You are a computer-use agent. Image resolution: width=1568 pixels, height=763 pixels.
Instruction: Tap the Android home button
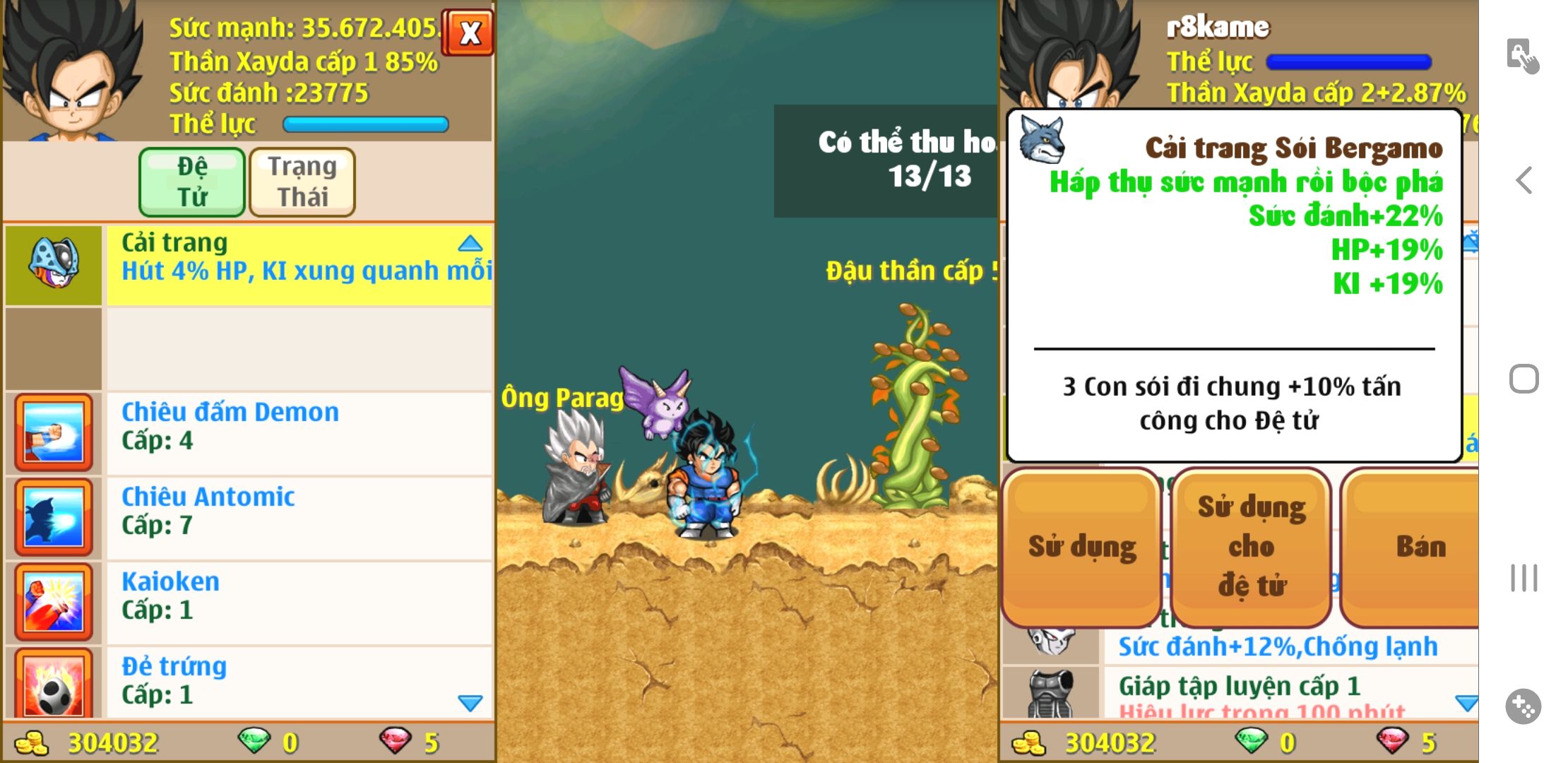(x=1524, y=379)
